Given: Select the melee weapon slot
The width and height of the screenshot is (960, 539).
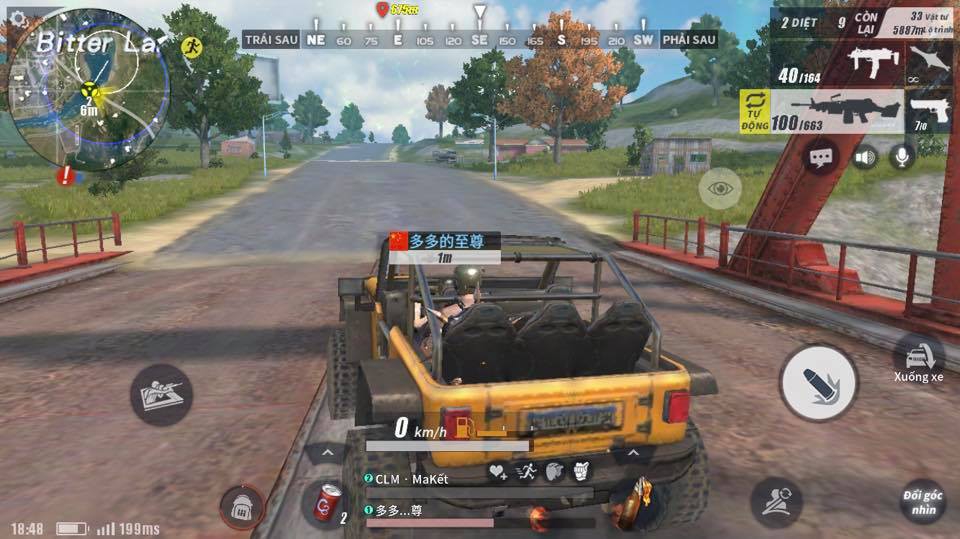Looking at the screenshot, I should tap(929, 62).
